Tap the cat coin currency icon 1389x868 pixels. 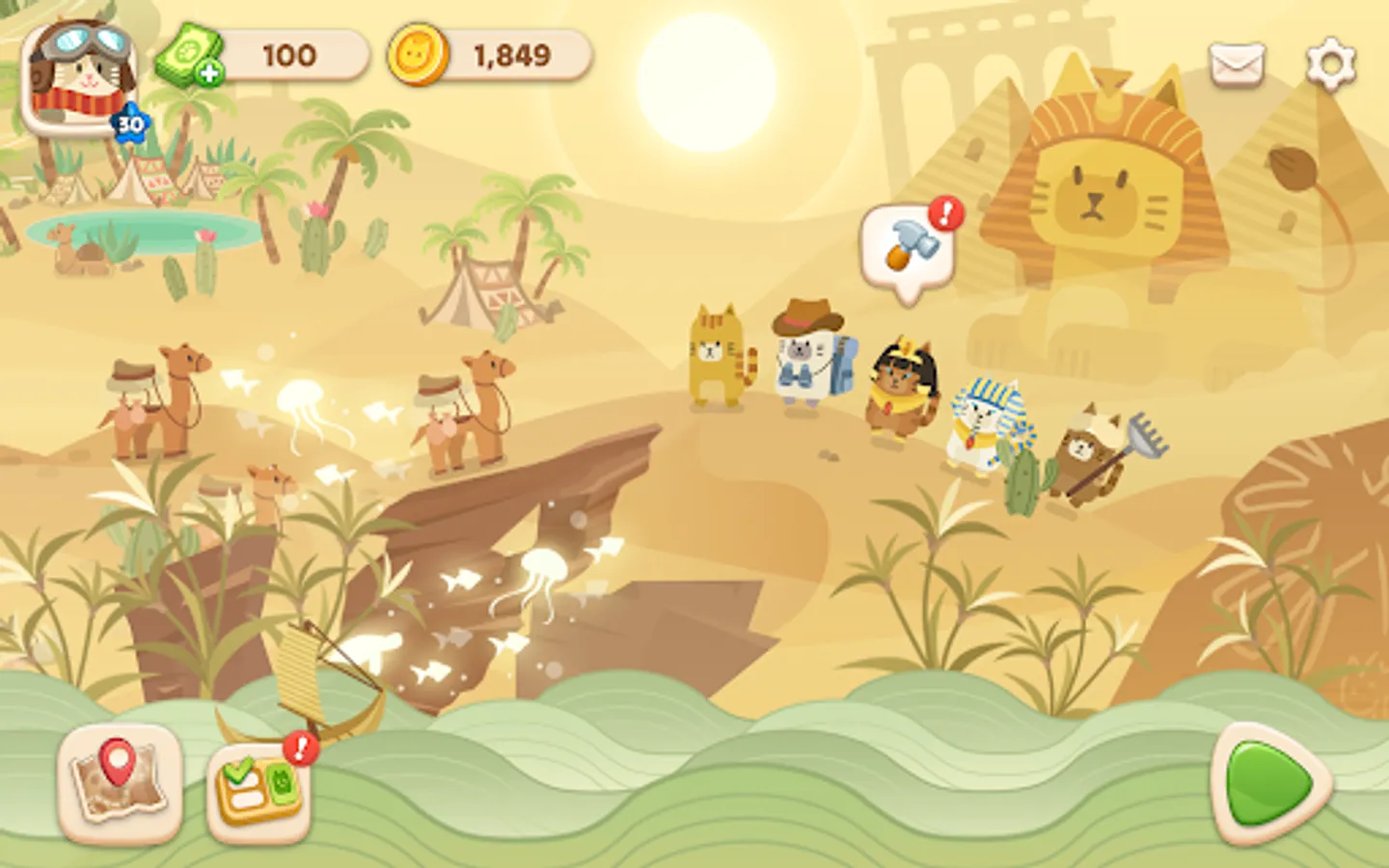pyautogui.click(x=419, y=56)
